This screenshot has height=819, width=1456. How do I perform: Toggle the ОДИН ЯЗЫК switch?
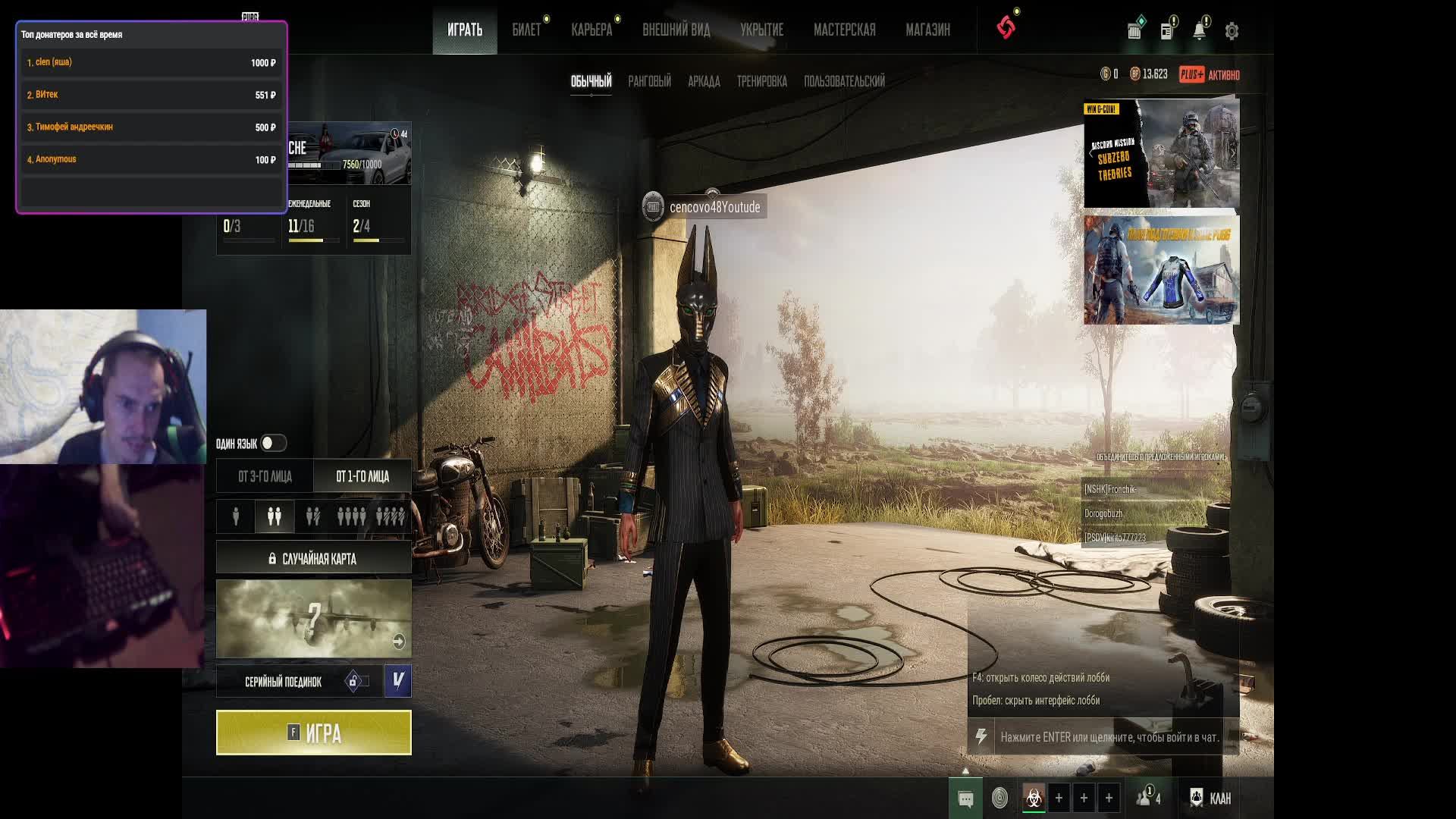click(x=272, y=443)
